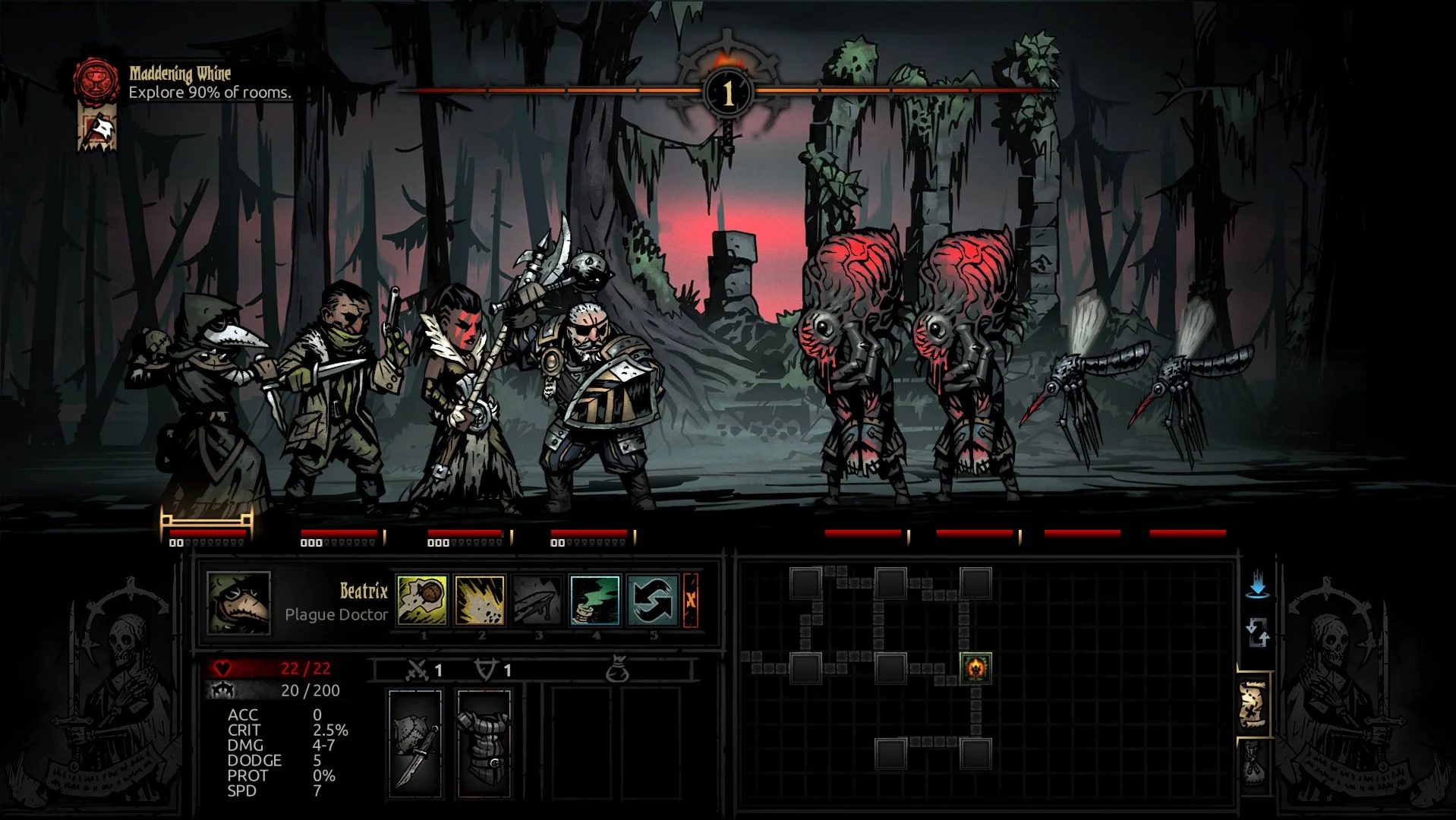Open the Maddening Whine quest seal

[96, 79]
